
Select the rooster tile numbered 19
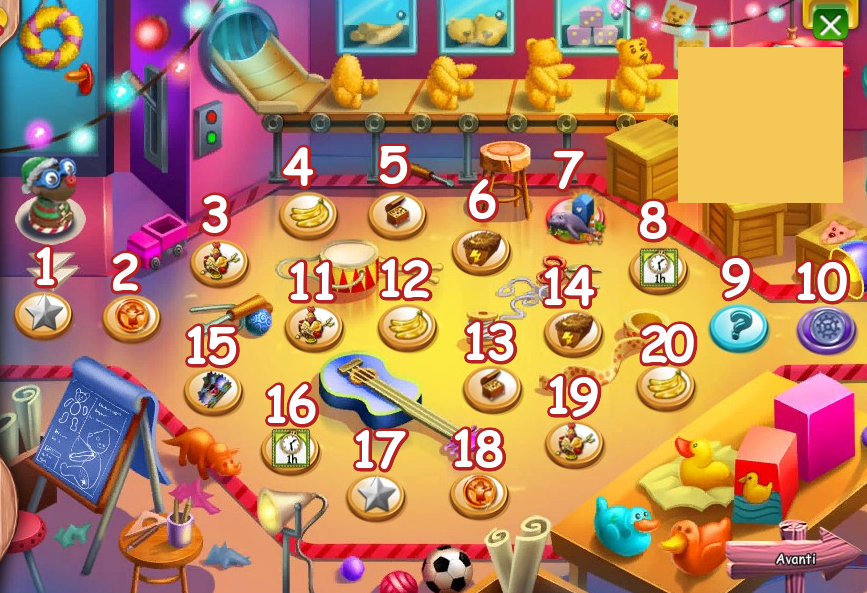click(x=574, y=442)
